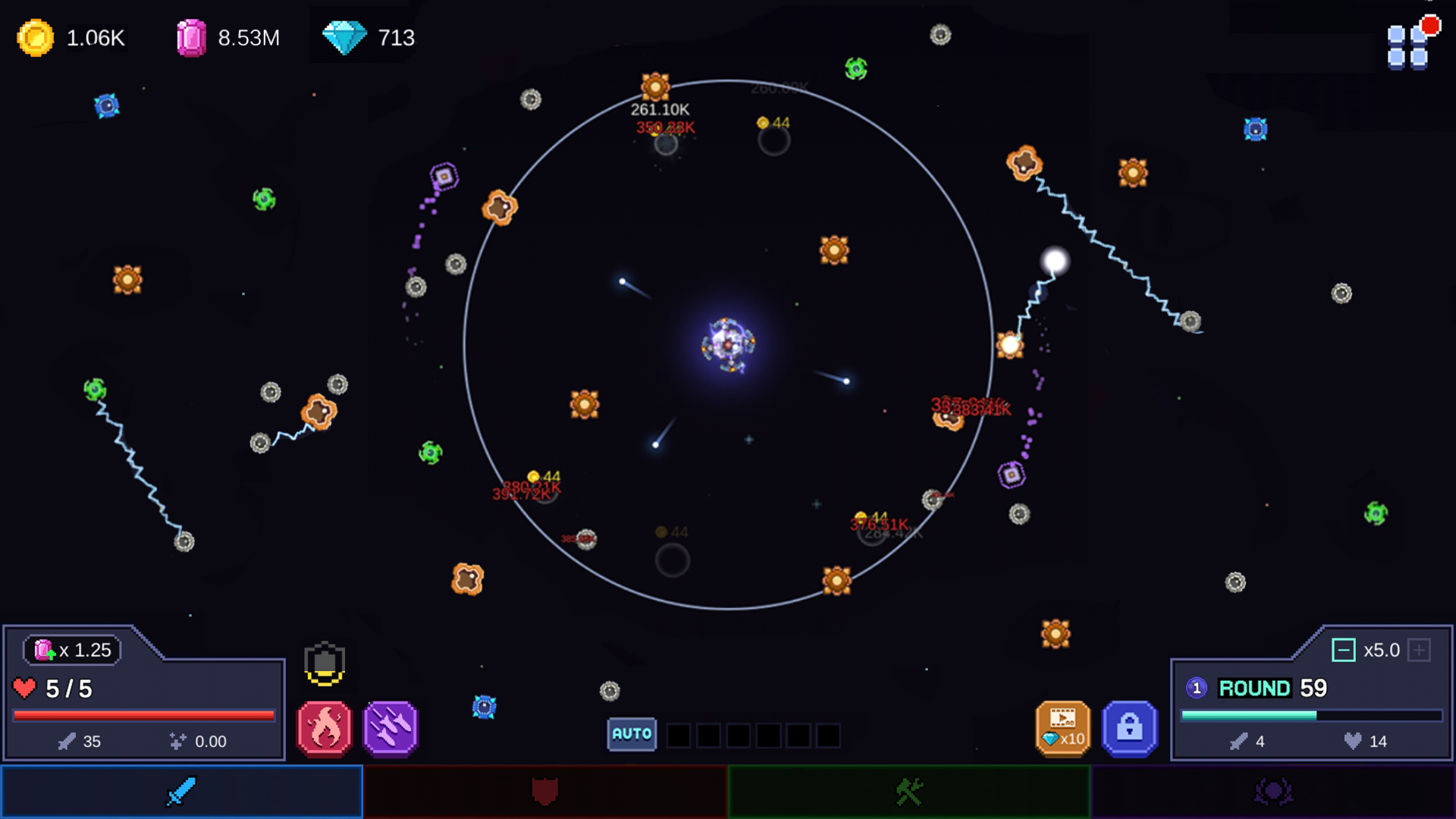1456x819 pixels.
Task: Toggle the gem x1.25 multiplier badge
Action: click(x=71, y=650)
